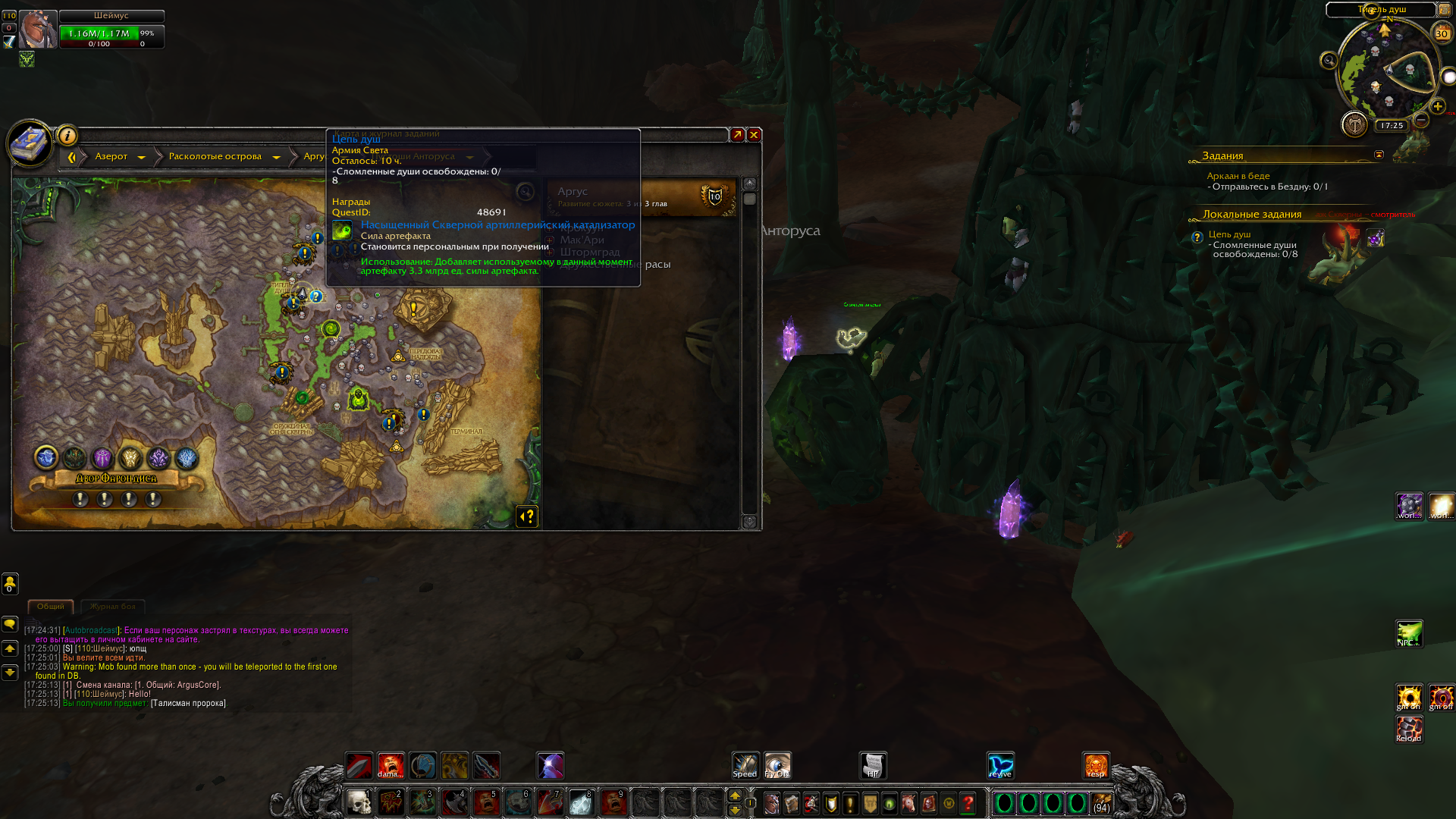Use the Цепь душ quest item icon
Screen dimensions: 1456x819
[x=1375, y=239]
